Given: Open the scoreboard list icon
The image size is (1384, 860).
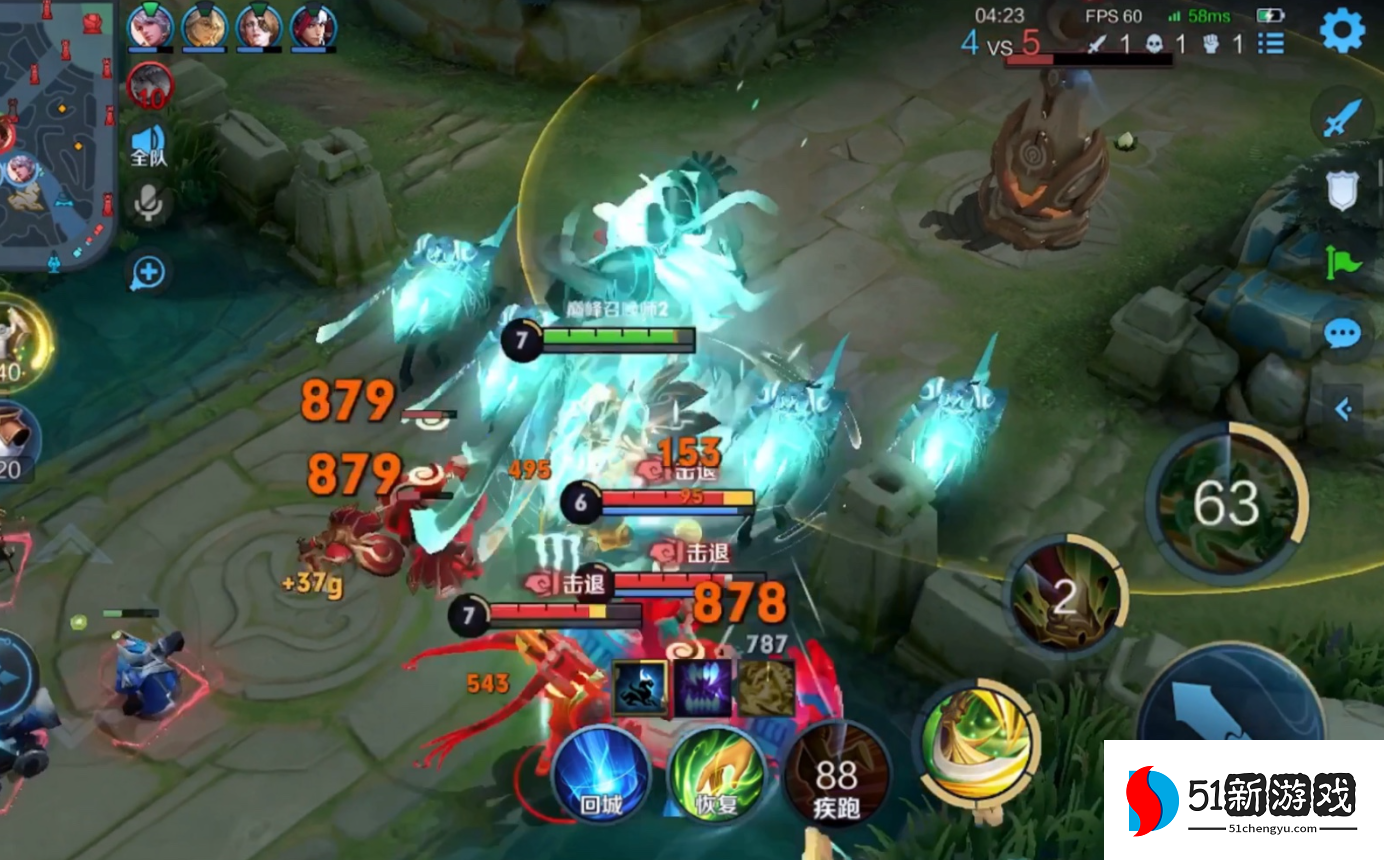Looking at the screenshot, I should 1271,43.
